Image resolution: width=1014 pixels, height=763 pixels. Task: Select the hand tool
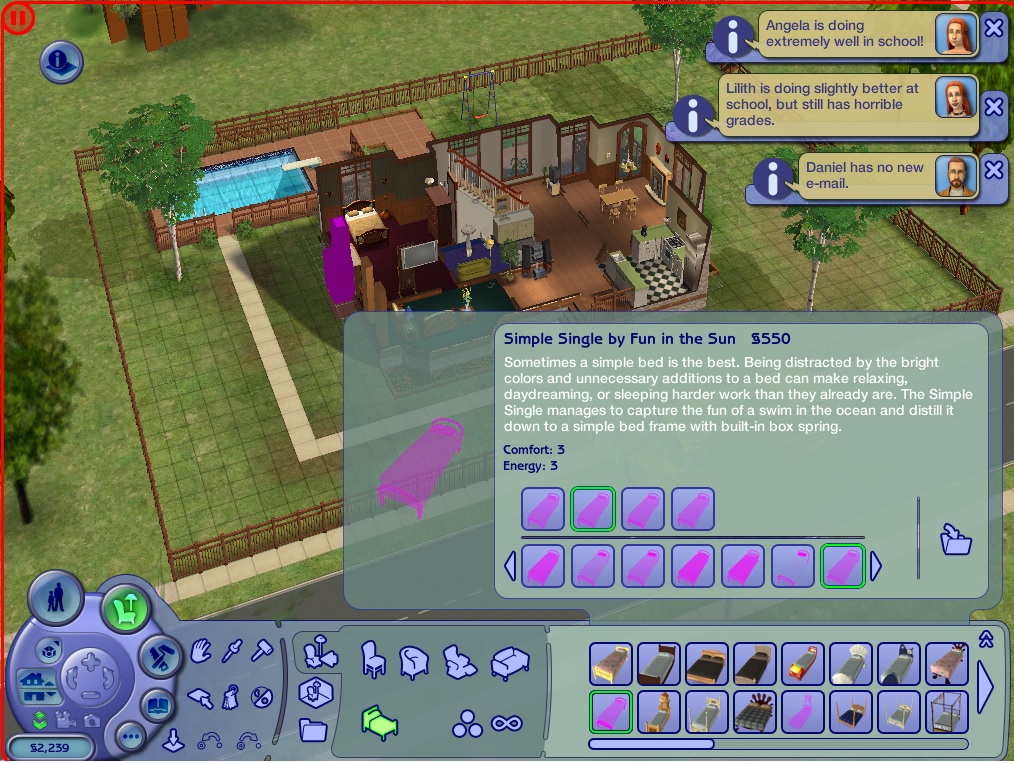point(201,652)
